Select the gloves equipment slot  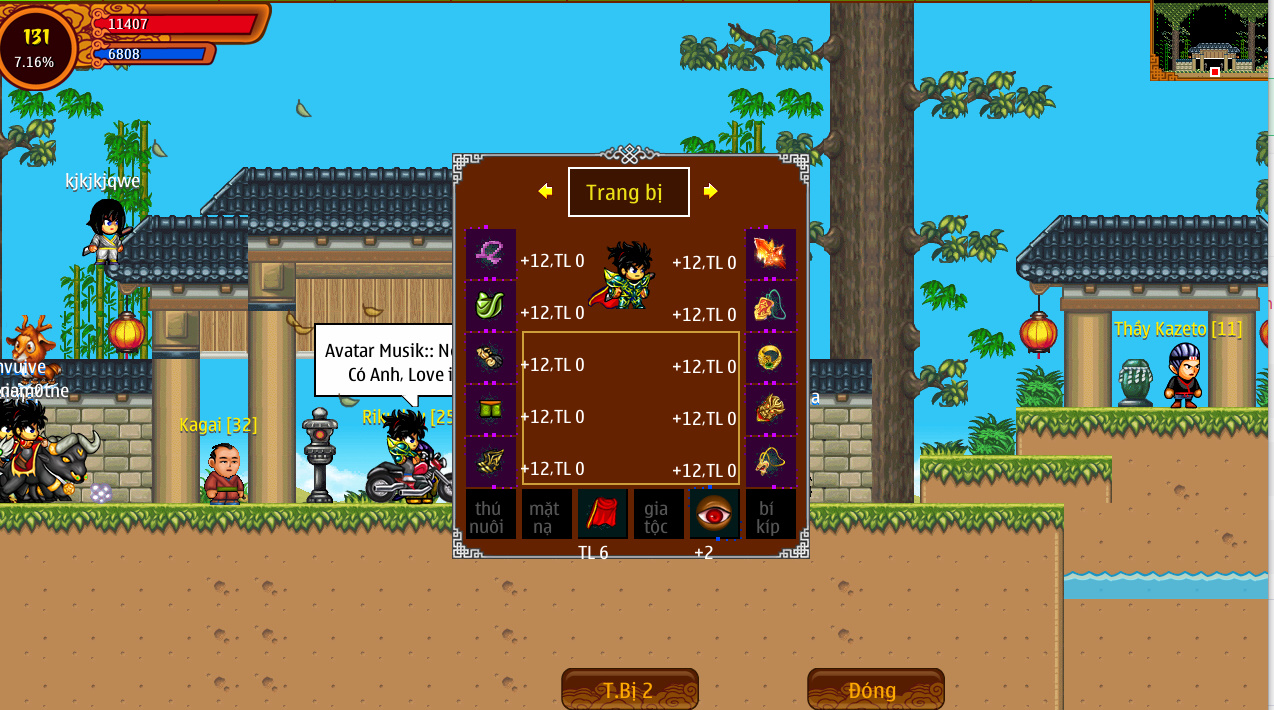pyautogui.click(x=491, y=358)
